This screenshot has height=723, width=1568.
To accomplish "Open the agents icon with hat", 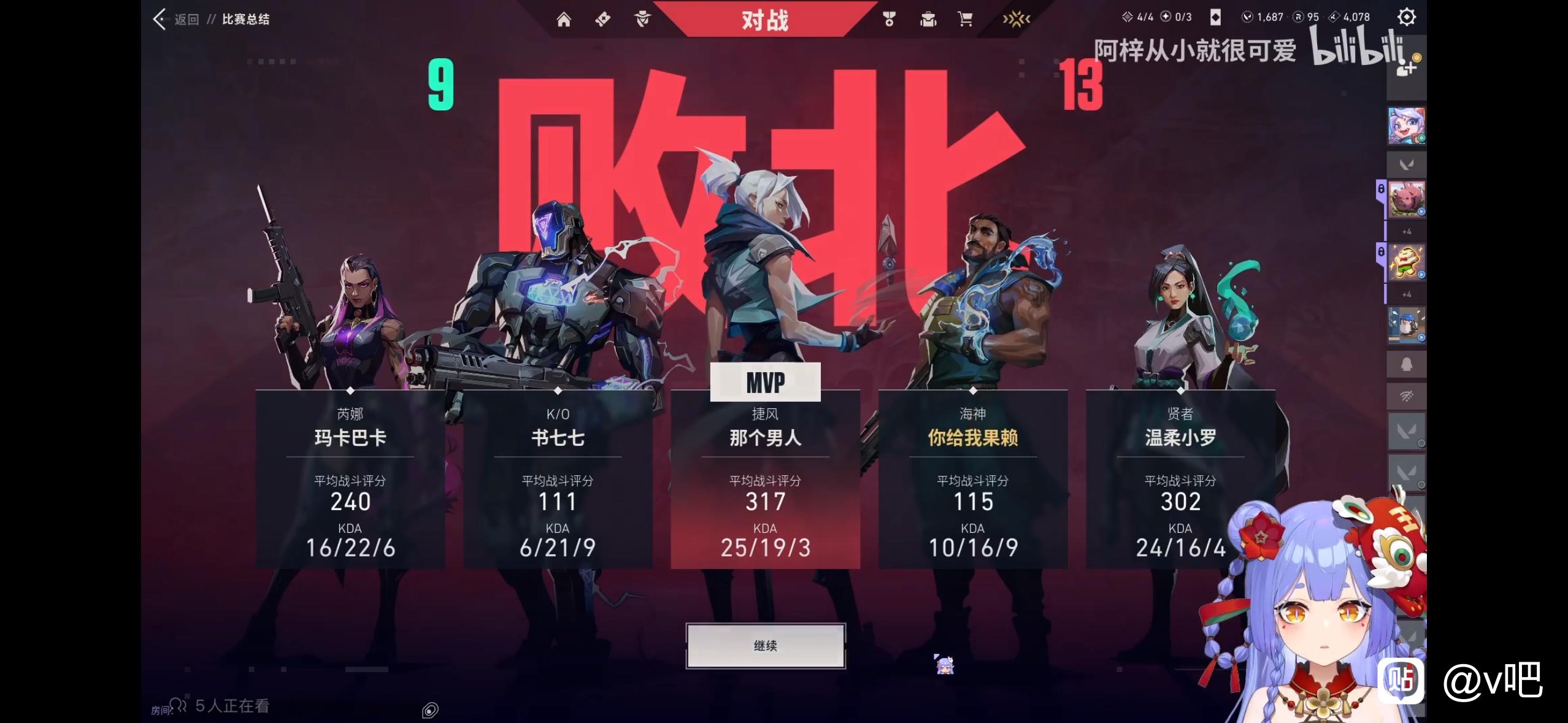I will click(x=642, y=20).
